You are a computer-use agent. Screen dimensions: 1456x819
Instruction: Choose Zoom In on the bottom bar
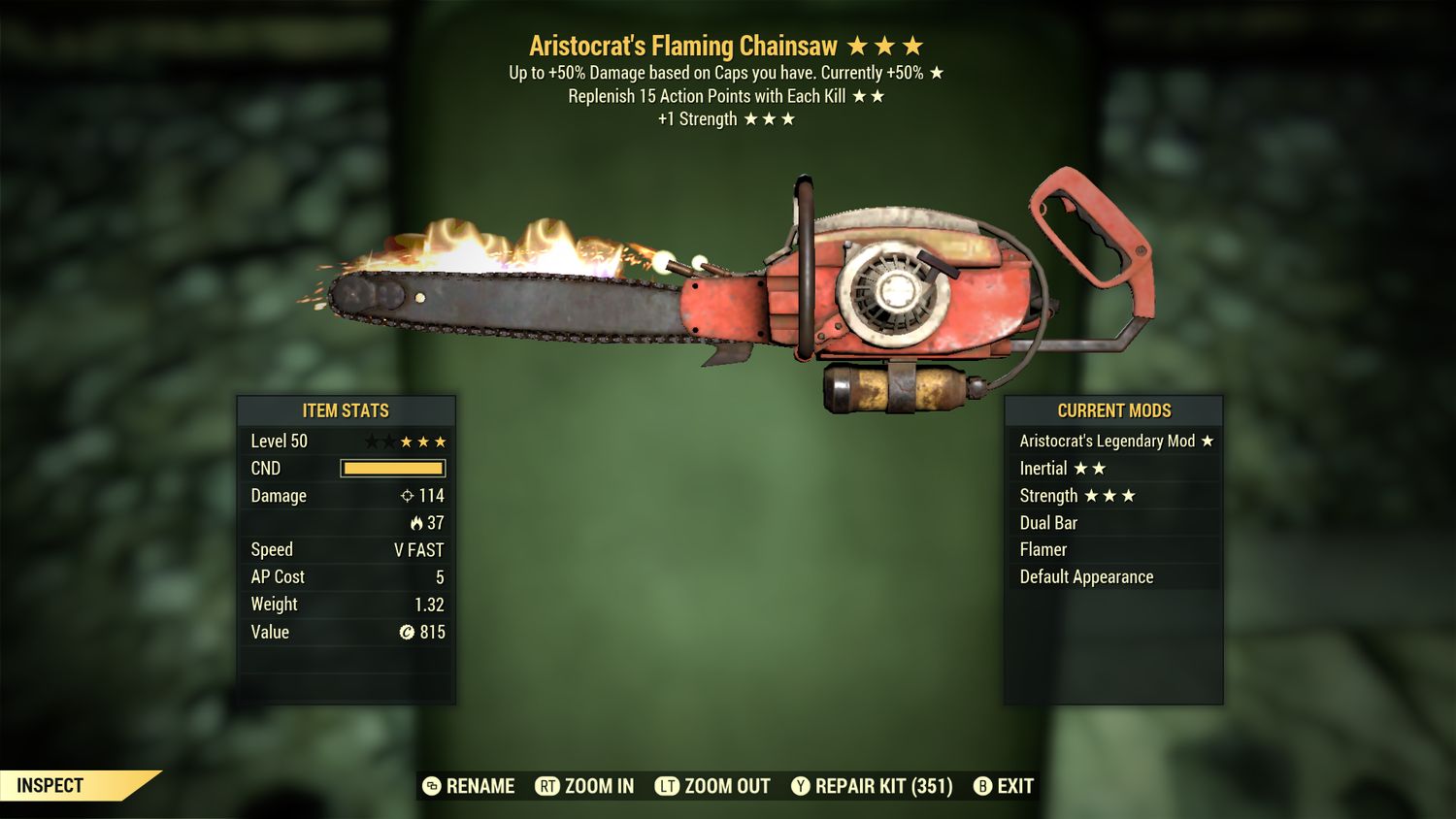585,786
